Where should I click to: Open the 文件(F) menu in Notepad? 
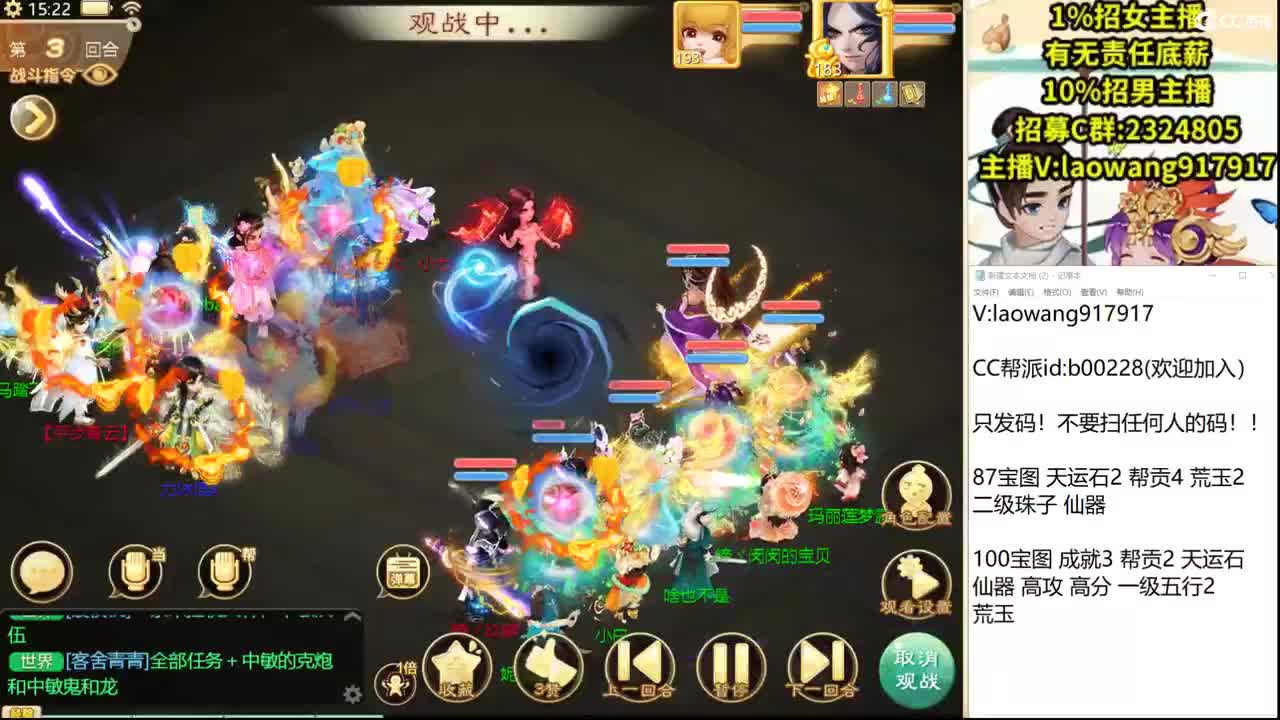point(987,291)
